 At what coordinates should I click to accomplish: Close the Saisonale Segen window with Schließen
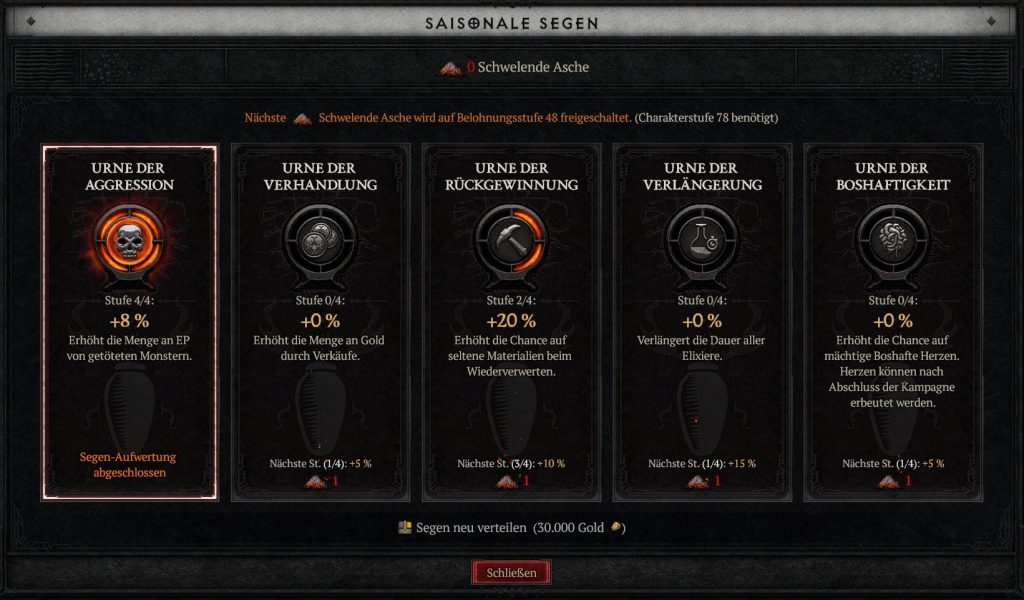coord(511,573)
